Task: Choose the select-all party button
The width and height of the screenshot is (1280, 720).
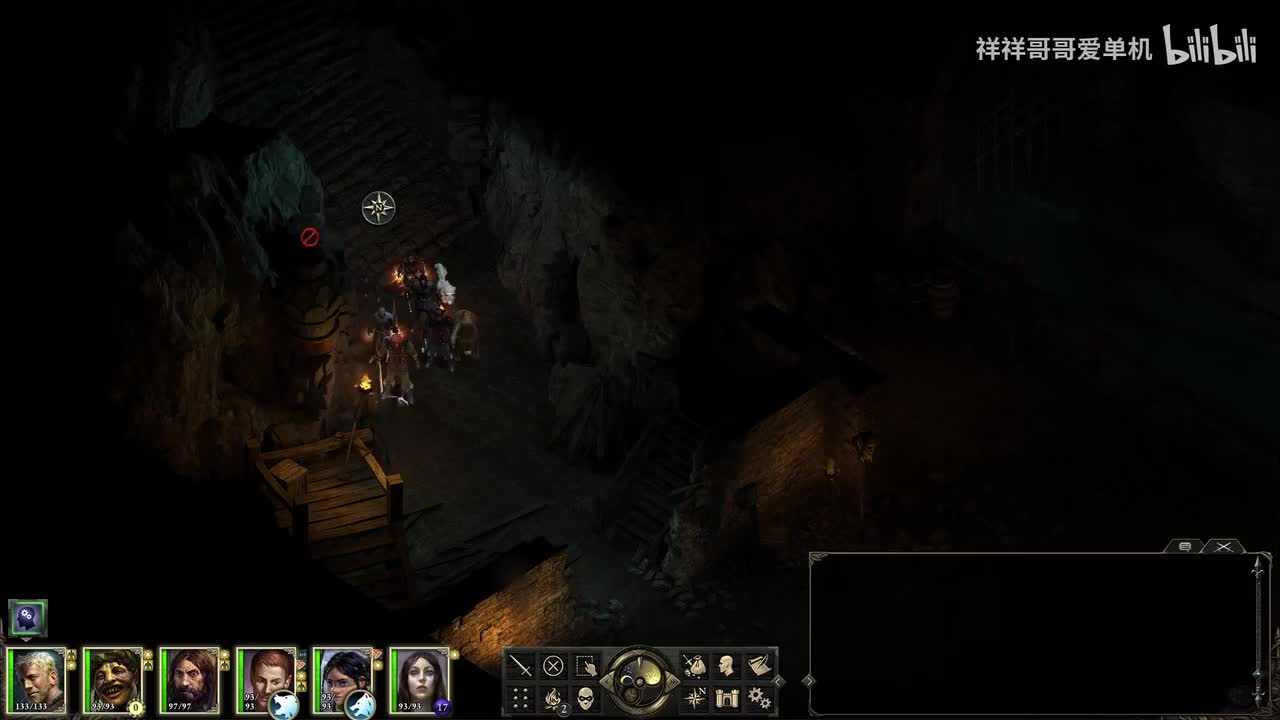Action: point(586,666)
